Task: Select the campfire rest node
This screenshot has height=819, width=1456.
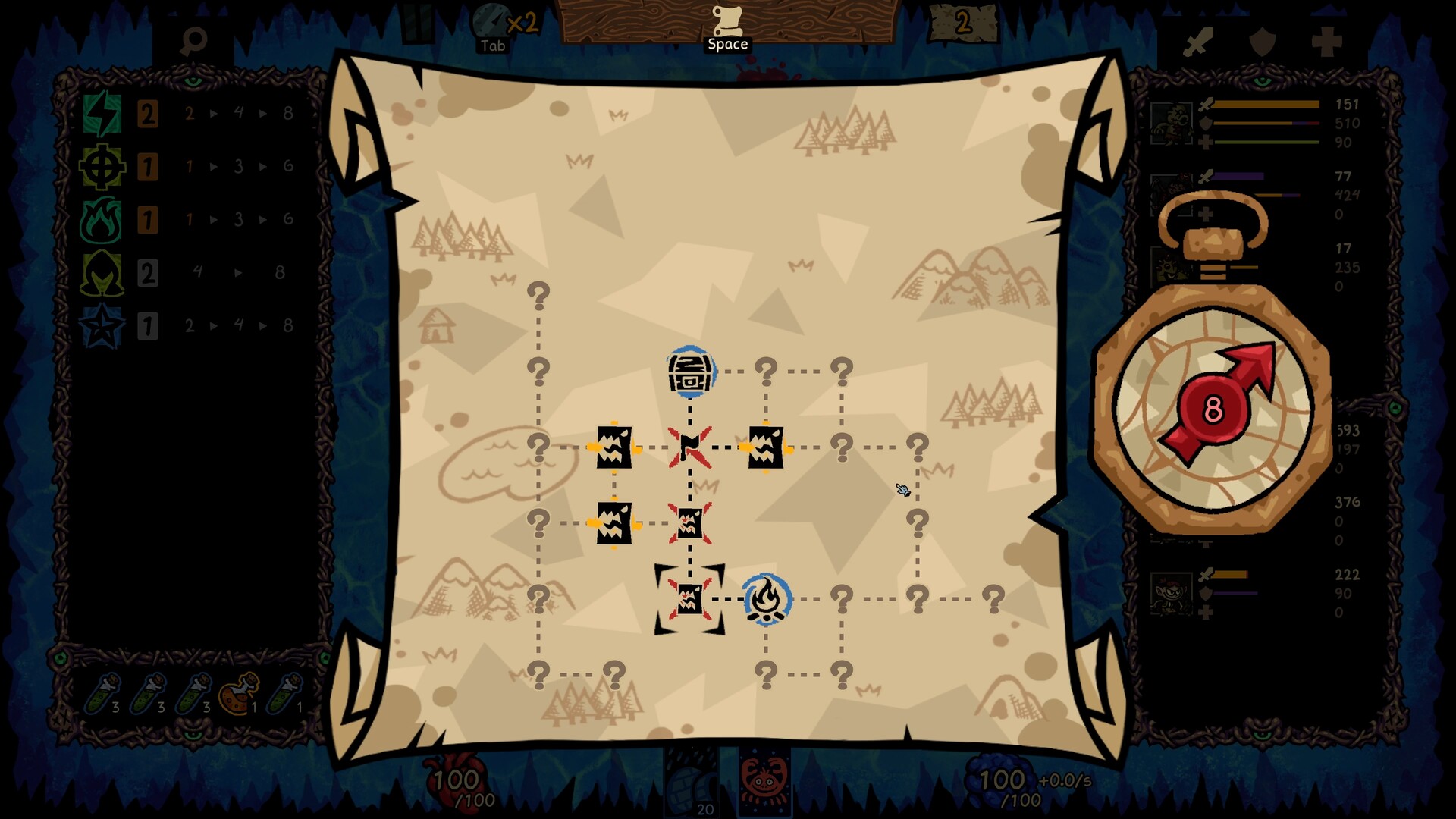Action: point(768,599)
